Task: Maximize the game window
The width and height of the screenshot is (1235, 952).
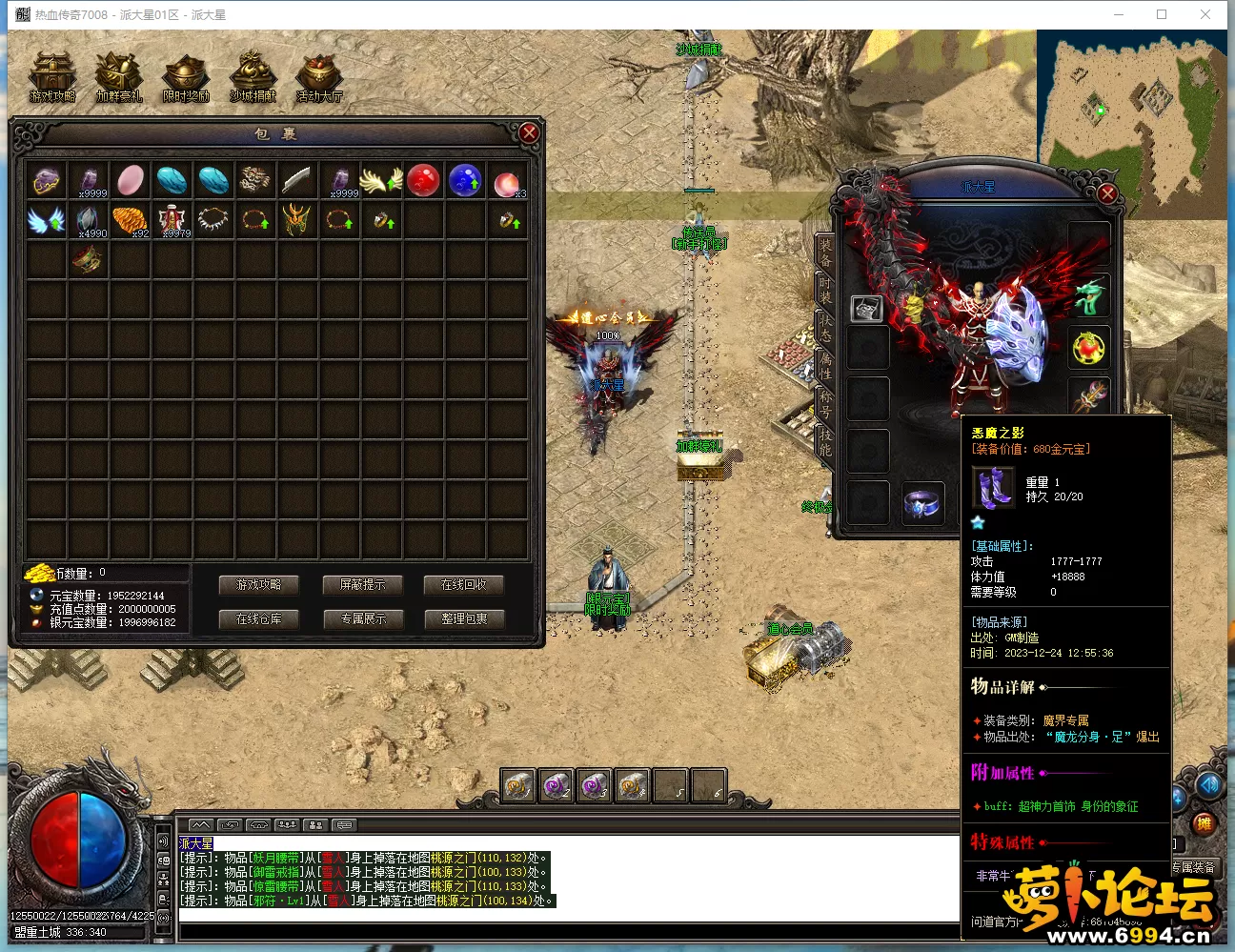Action: pyautogui.click(x=1162, y=14)
